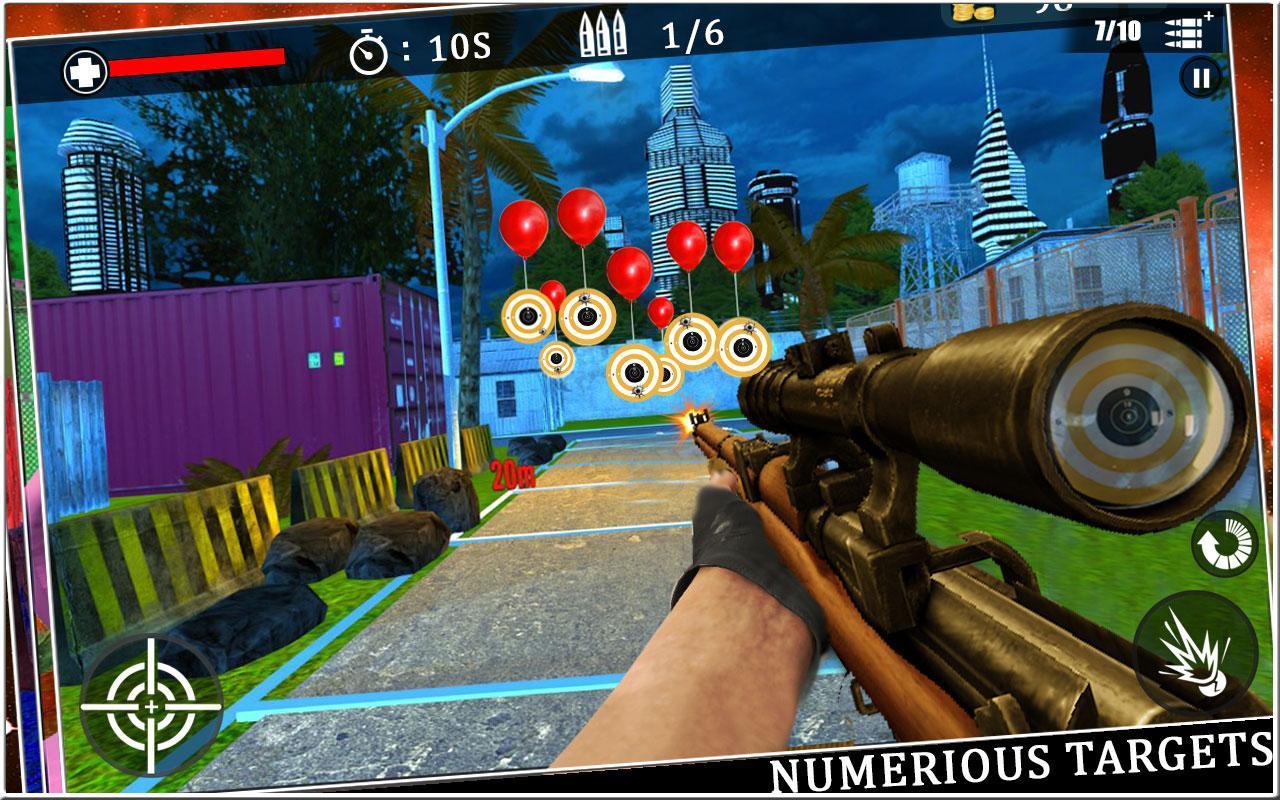Tap the pause button

[1202, 78]
